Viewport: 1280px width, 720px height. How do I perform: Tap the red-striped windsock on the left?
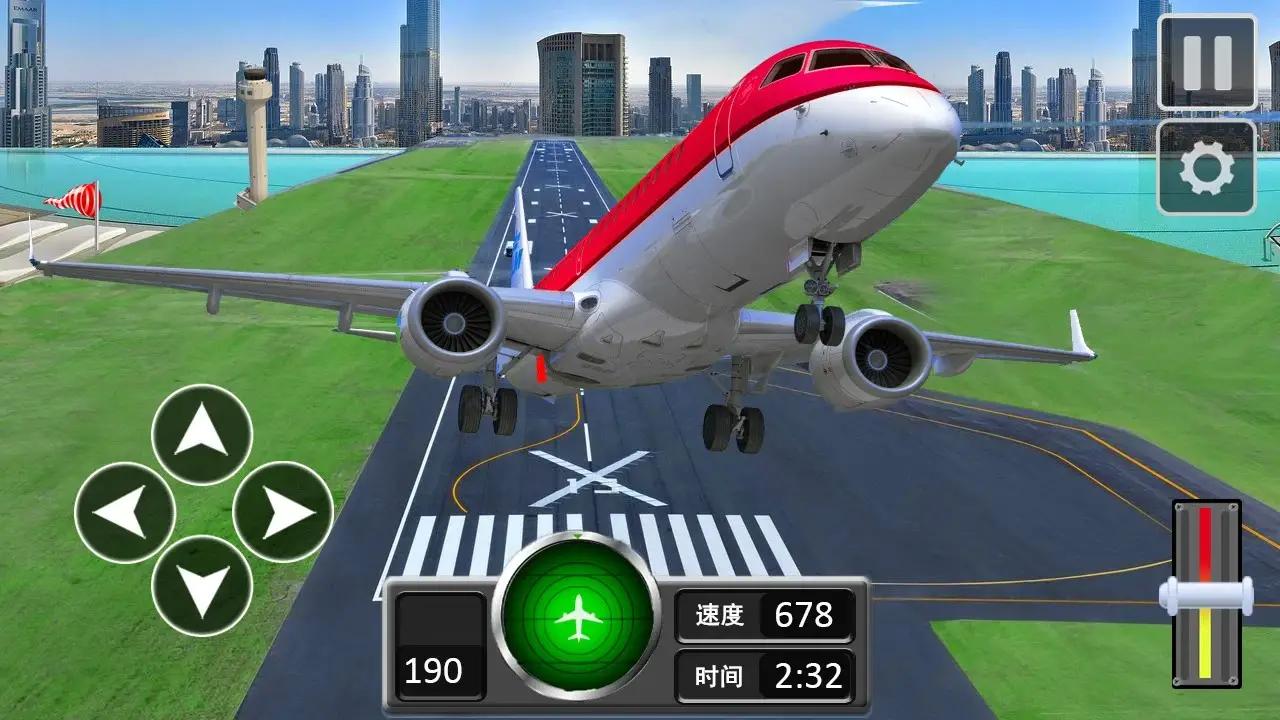pyautogui.click(x=84, y=196)
